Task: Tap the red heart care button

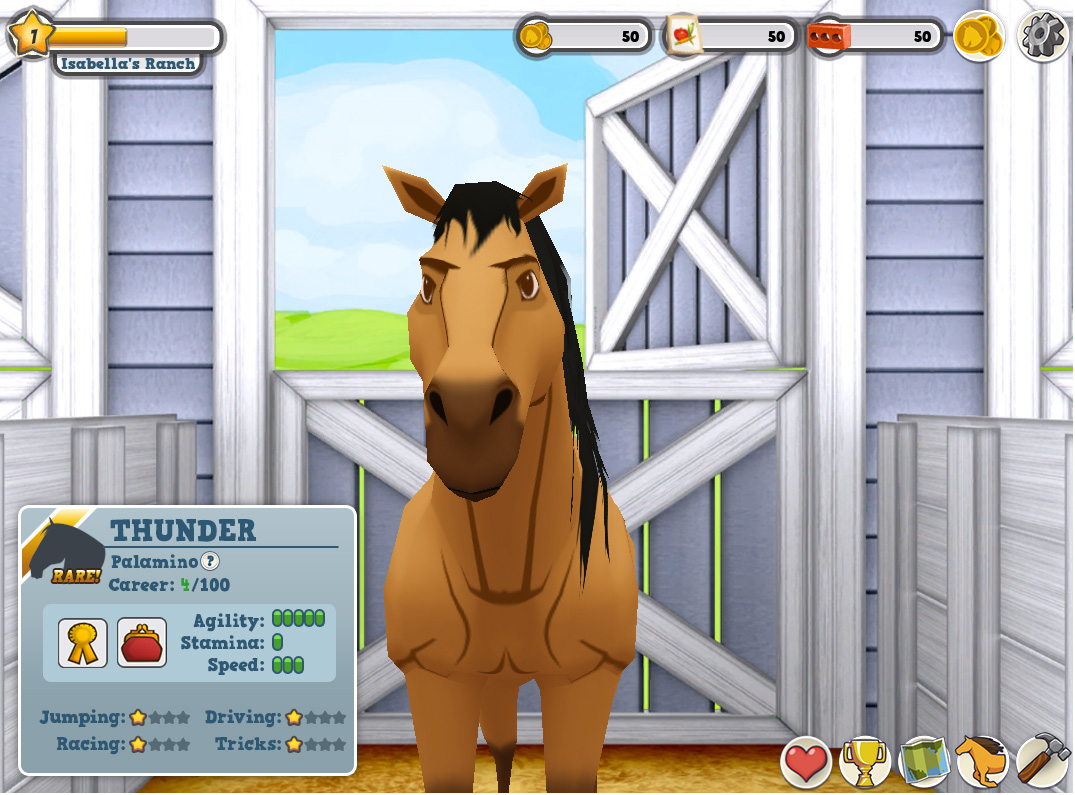Action: [x=806, y=763]
